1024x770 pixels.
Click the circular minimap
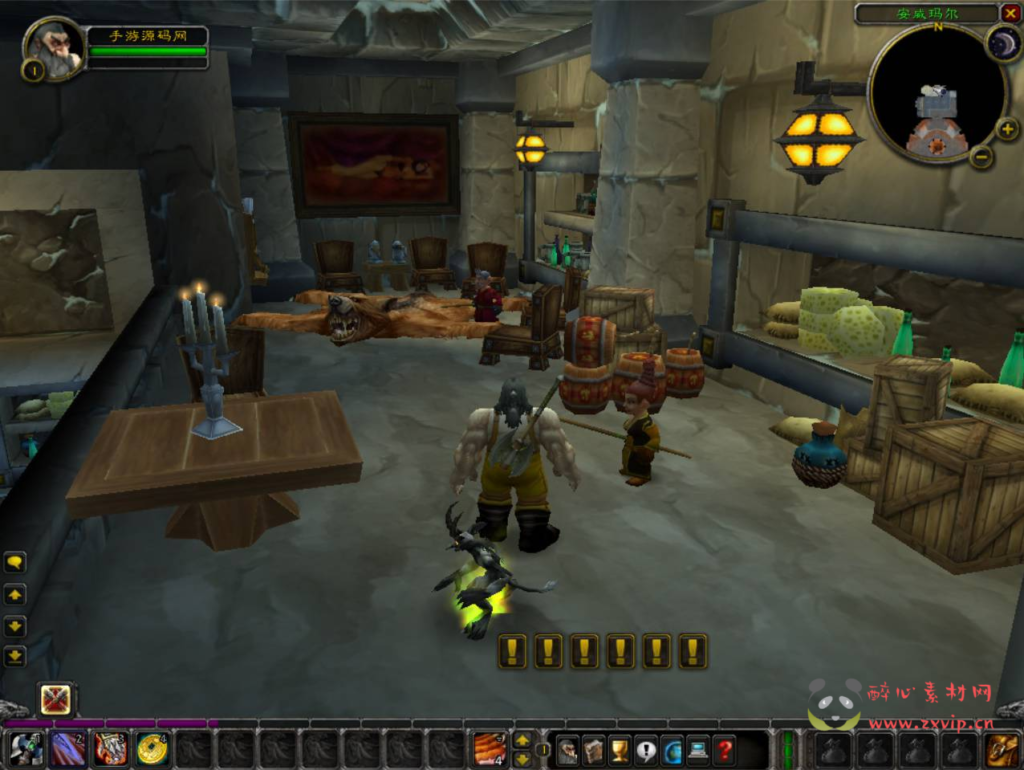pyautogui.click(x=935, y=93)
